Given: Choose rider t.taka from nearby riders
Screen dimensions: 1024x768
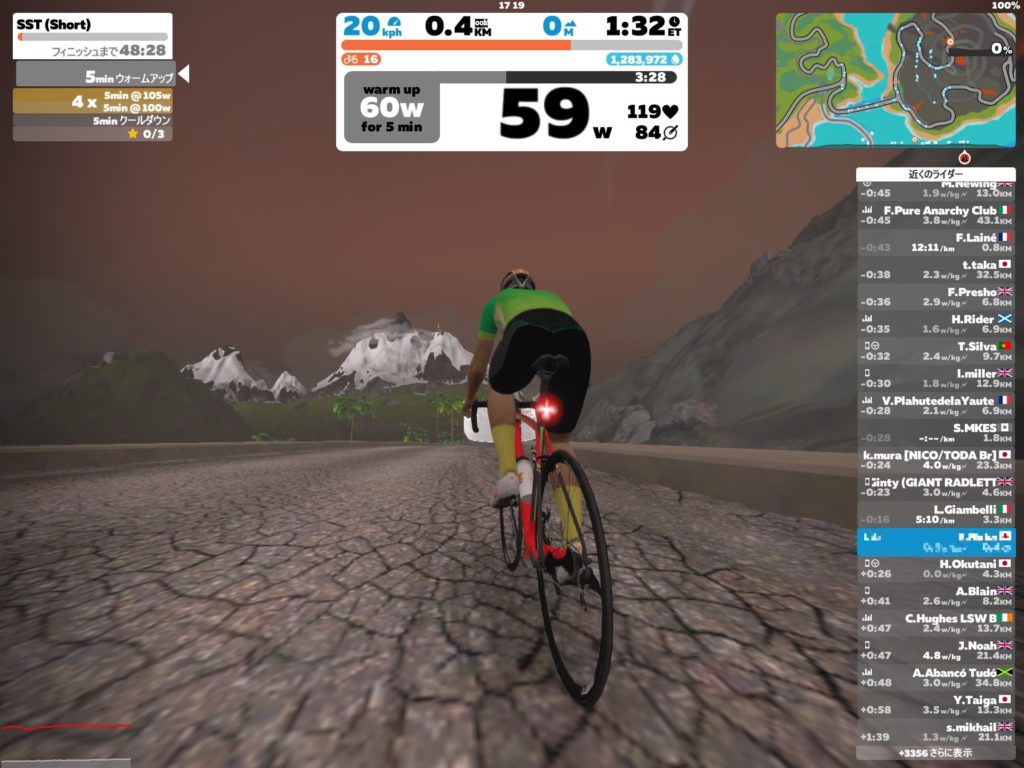Looking at the screenshot, I should click(x=935, y=269).
